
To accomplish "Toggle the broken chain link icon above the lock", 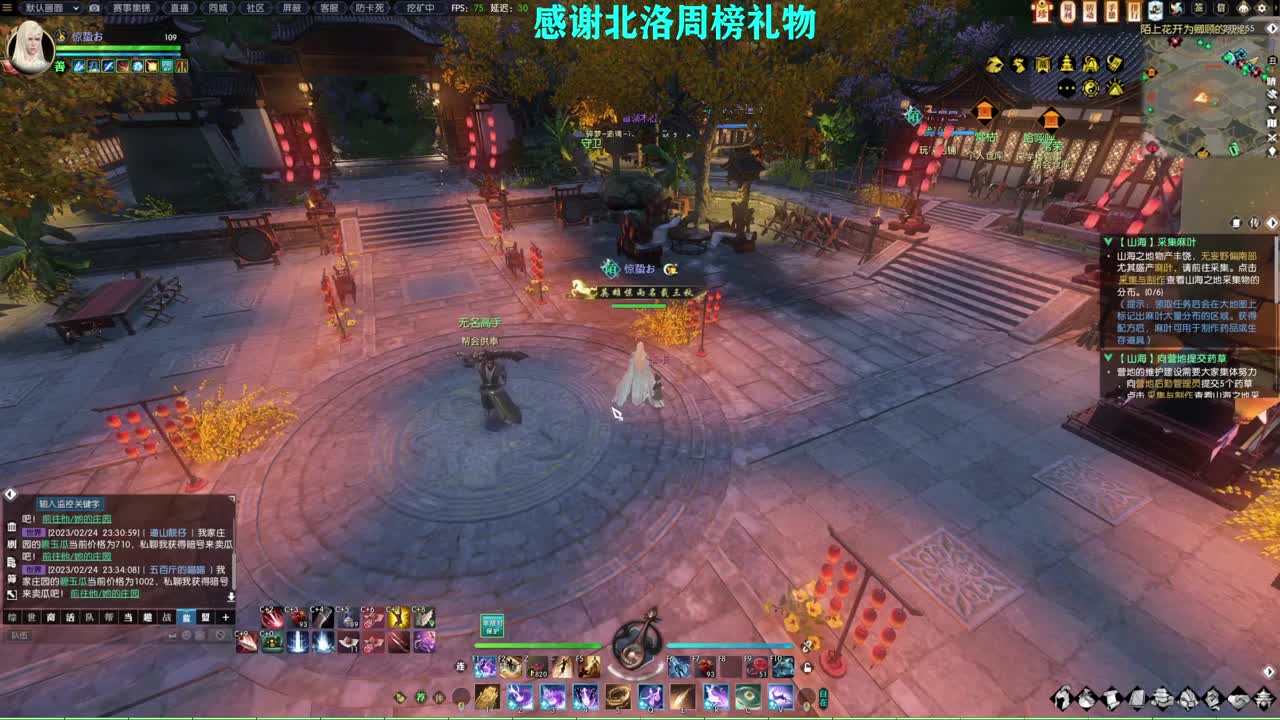I will (806, 646).
